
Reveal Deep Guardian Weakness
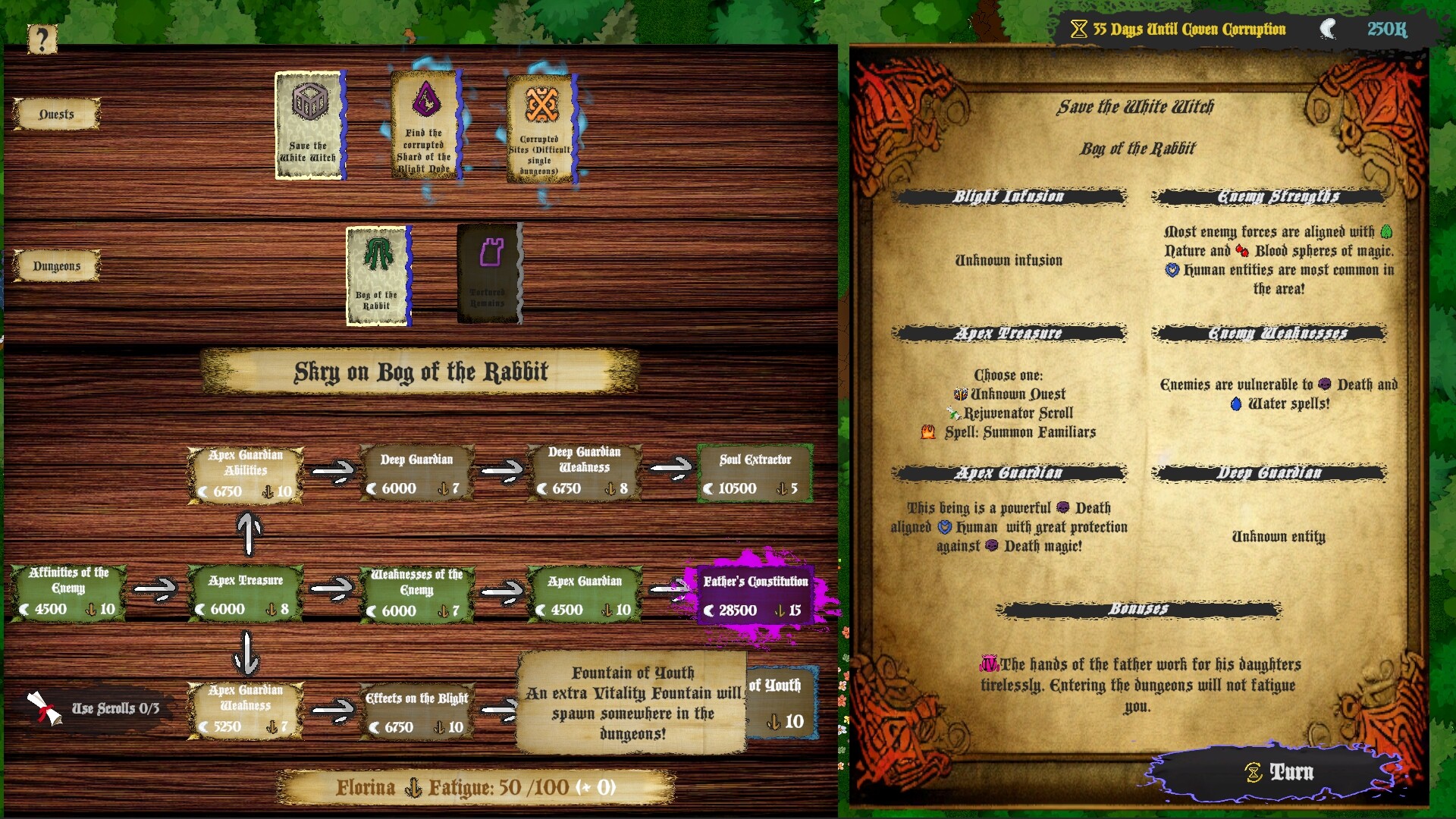[x=585, y=473]
